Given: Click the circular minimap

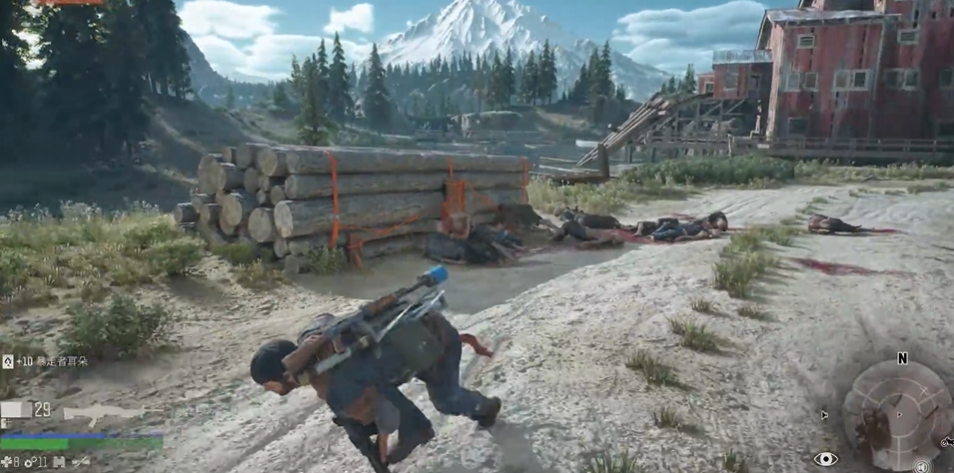Looking at the screenshot, I should tap(896, 412).
